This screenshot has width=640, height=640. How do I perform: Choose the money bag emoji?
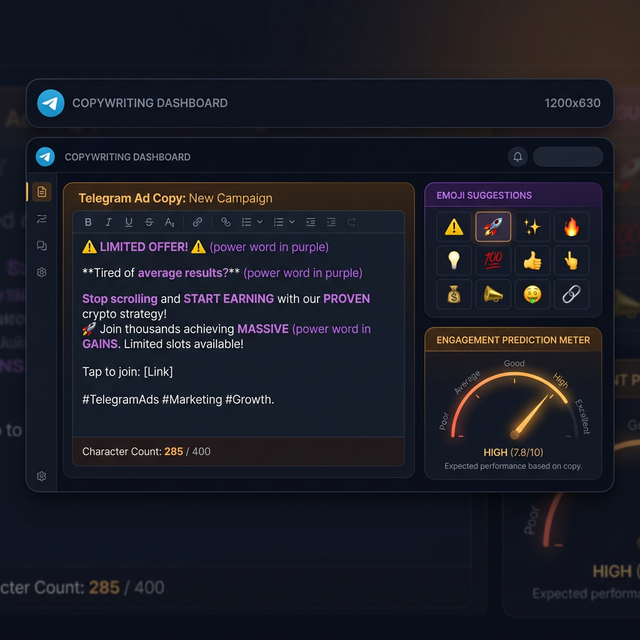454,295
